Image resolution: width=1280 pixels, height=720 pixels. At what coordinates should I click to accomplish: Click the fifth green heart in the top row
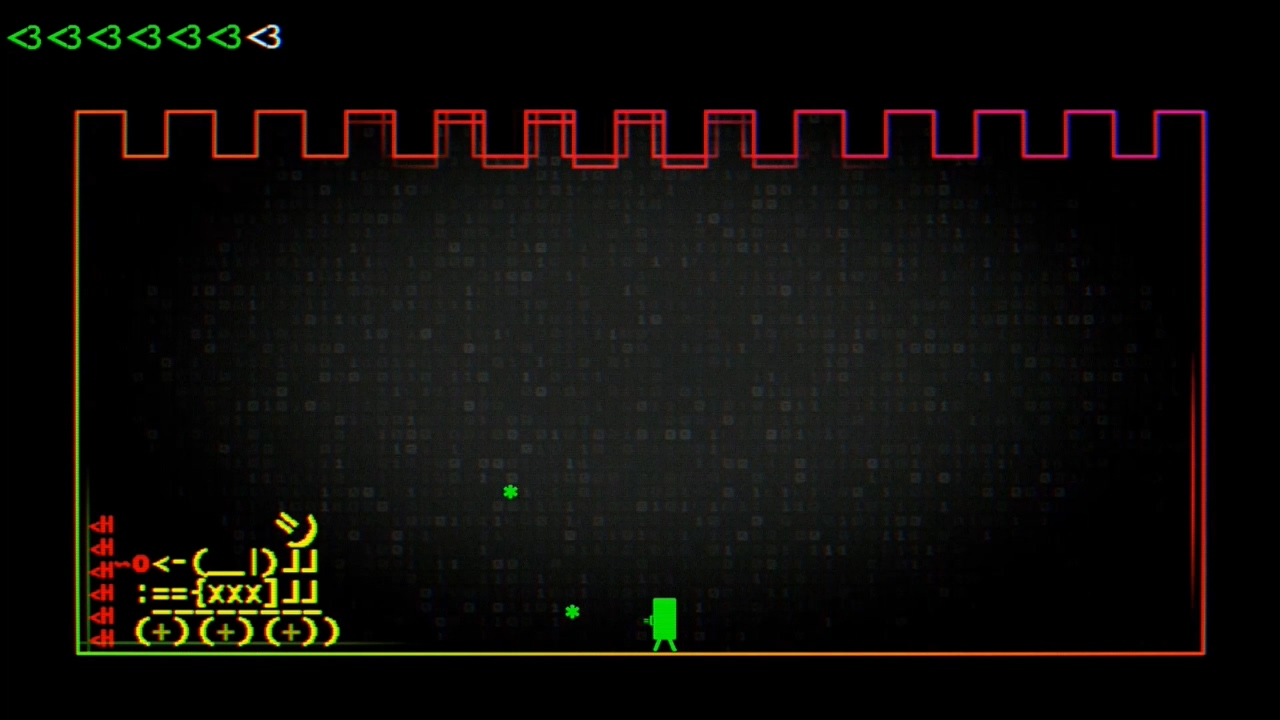coord(186,37)
